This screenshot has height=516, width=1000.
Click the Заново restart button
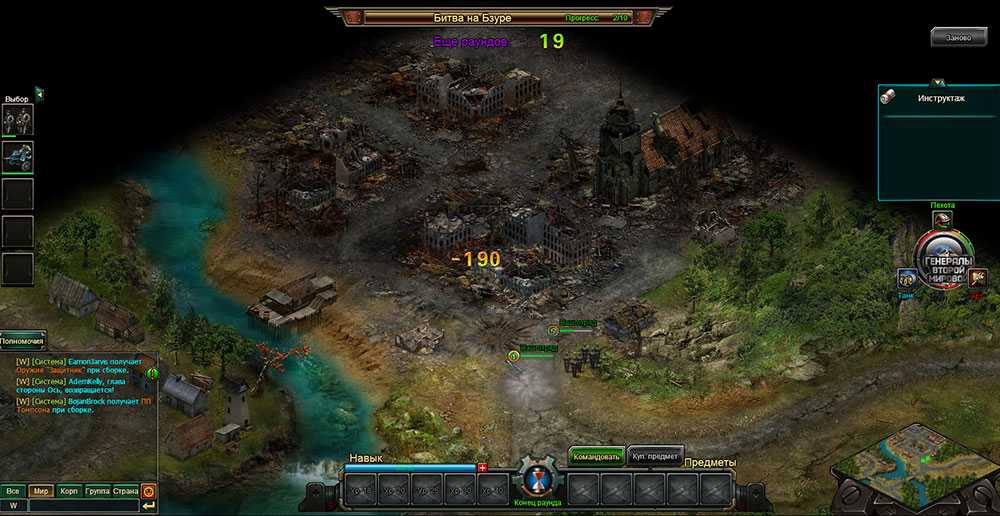(957, 37)
